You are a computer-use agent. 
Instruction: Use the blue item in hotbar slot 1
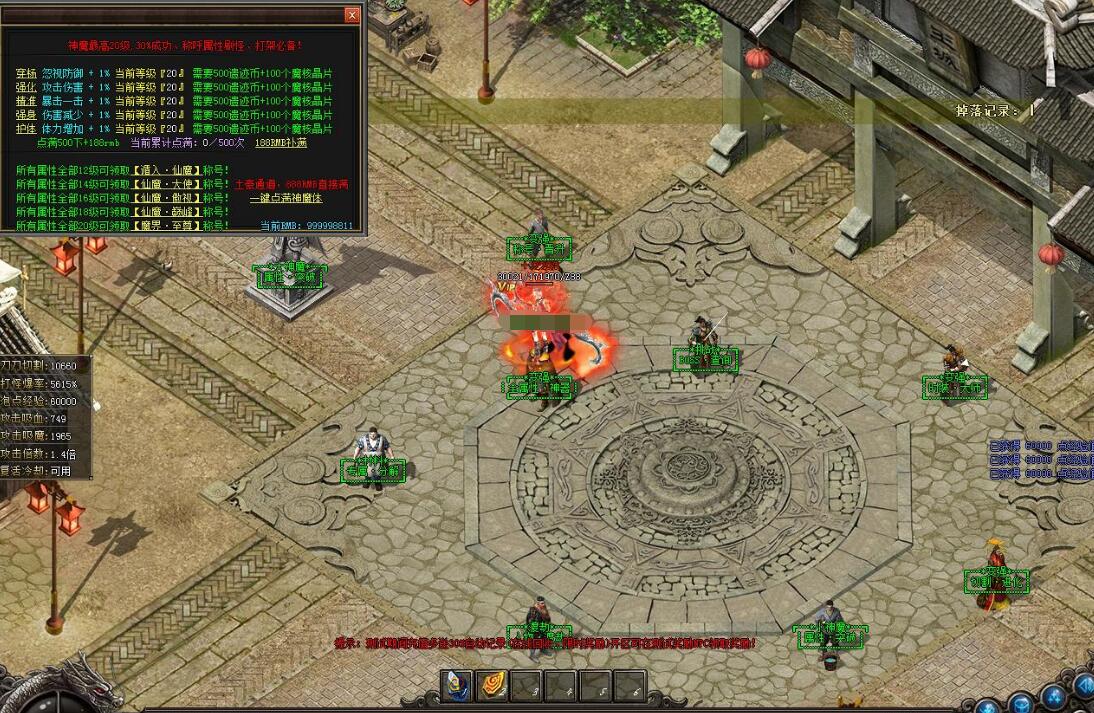point(457,685)
